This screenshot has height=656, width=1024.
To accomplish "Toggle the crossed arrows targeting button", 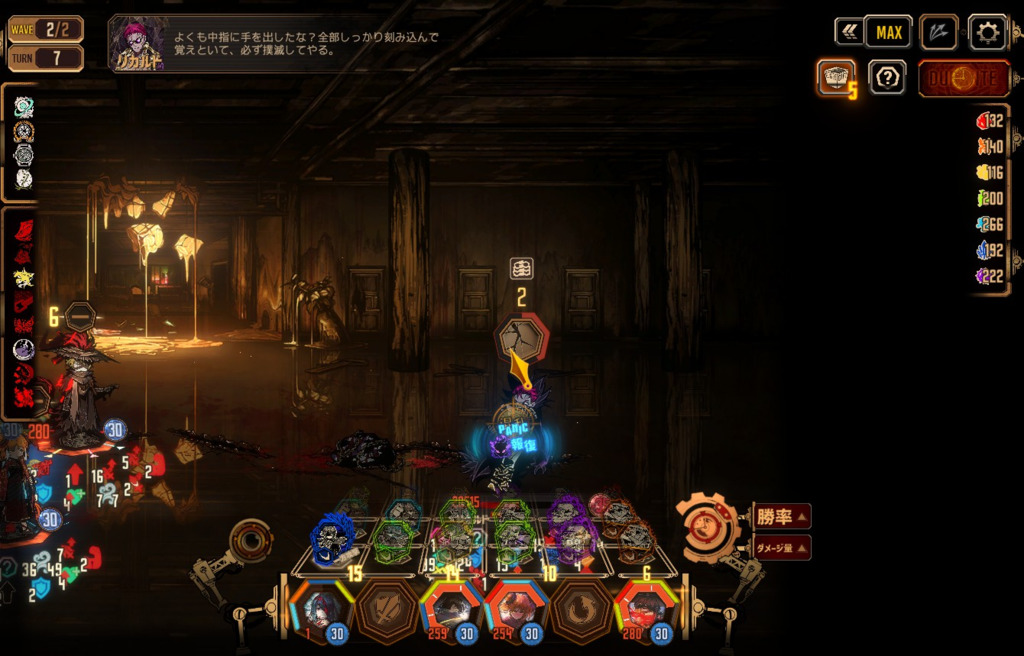I will click(938, 32).
